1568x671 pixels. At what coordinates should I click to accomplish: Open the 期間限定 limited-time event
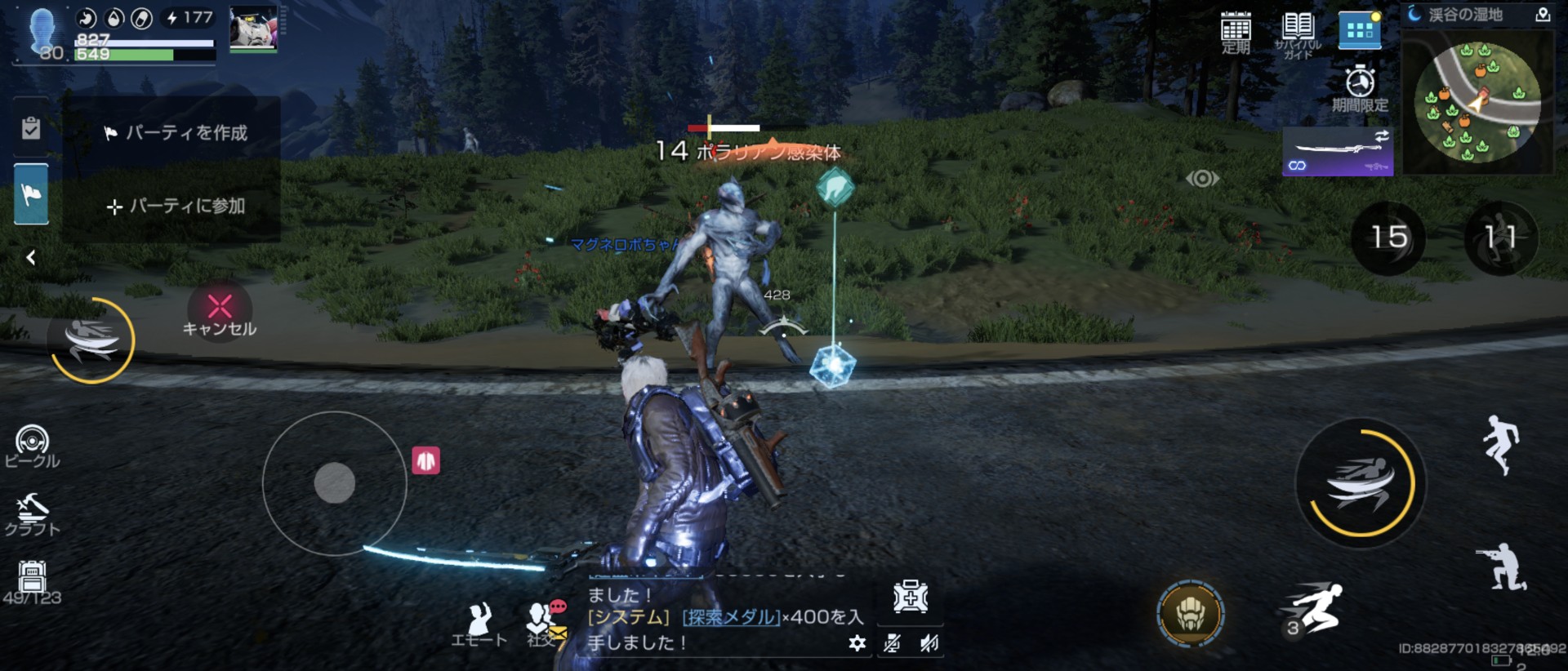1360,88
